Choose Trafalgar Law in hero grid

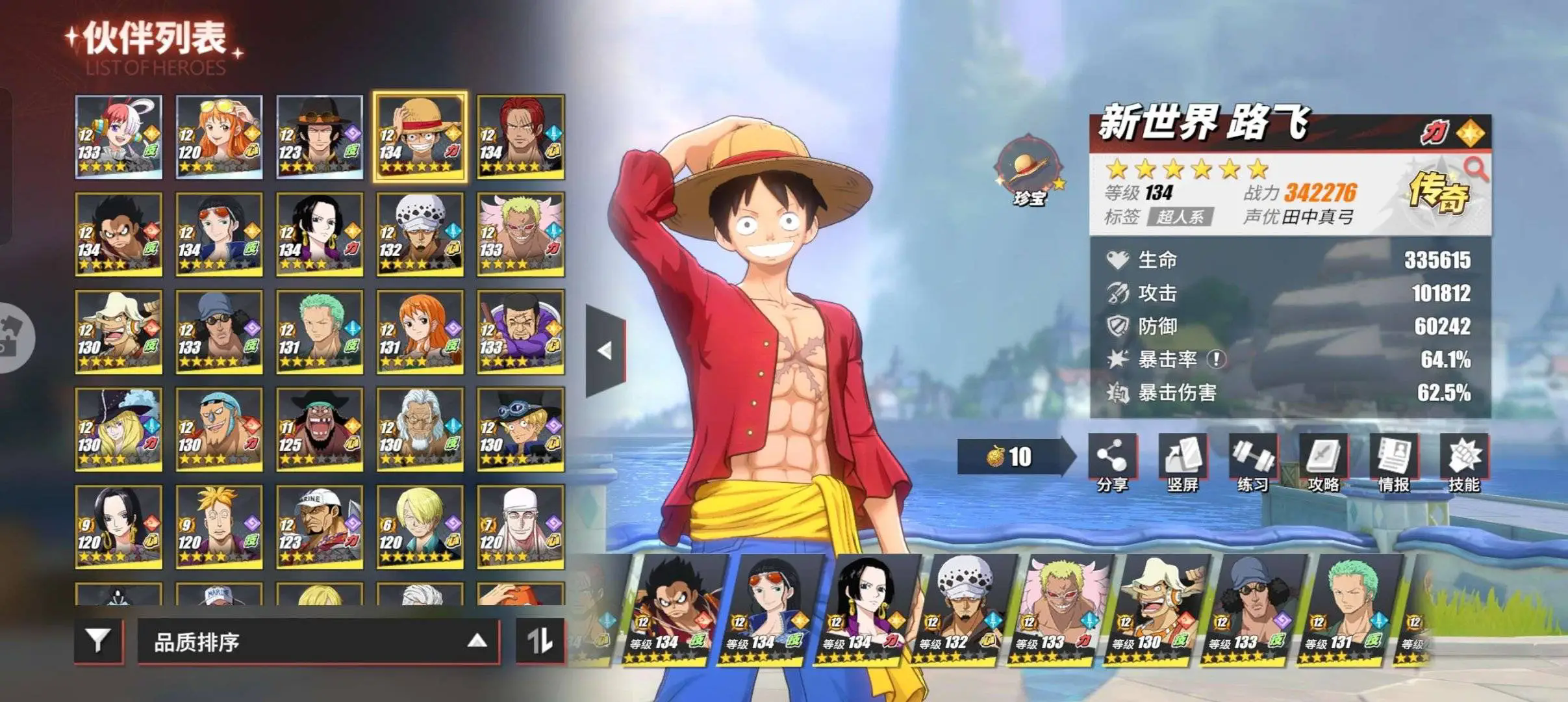tap(420, 235)
